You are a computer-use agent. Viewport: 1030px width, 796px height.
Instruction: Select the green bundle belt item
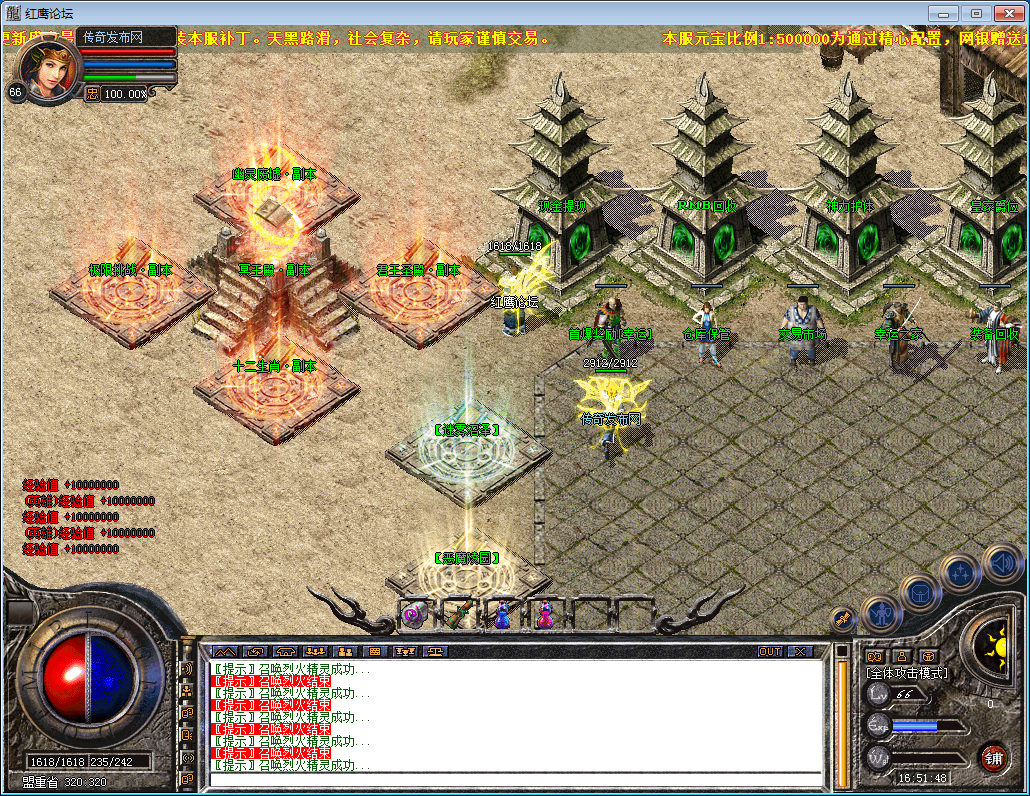(x=458, y=614)
